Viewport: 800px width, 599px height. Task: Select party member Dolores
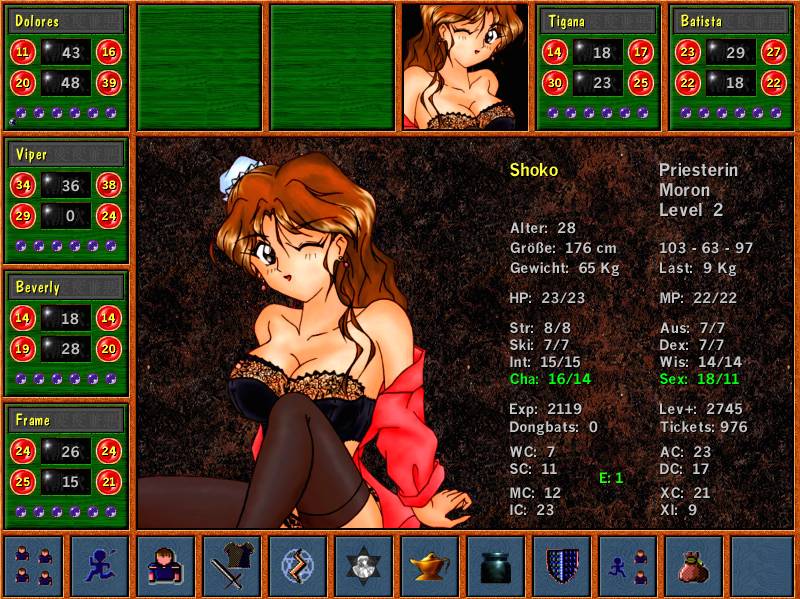[66, 21]
